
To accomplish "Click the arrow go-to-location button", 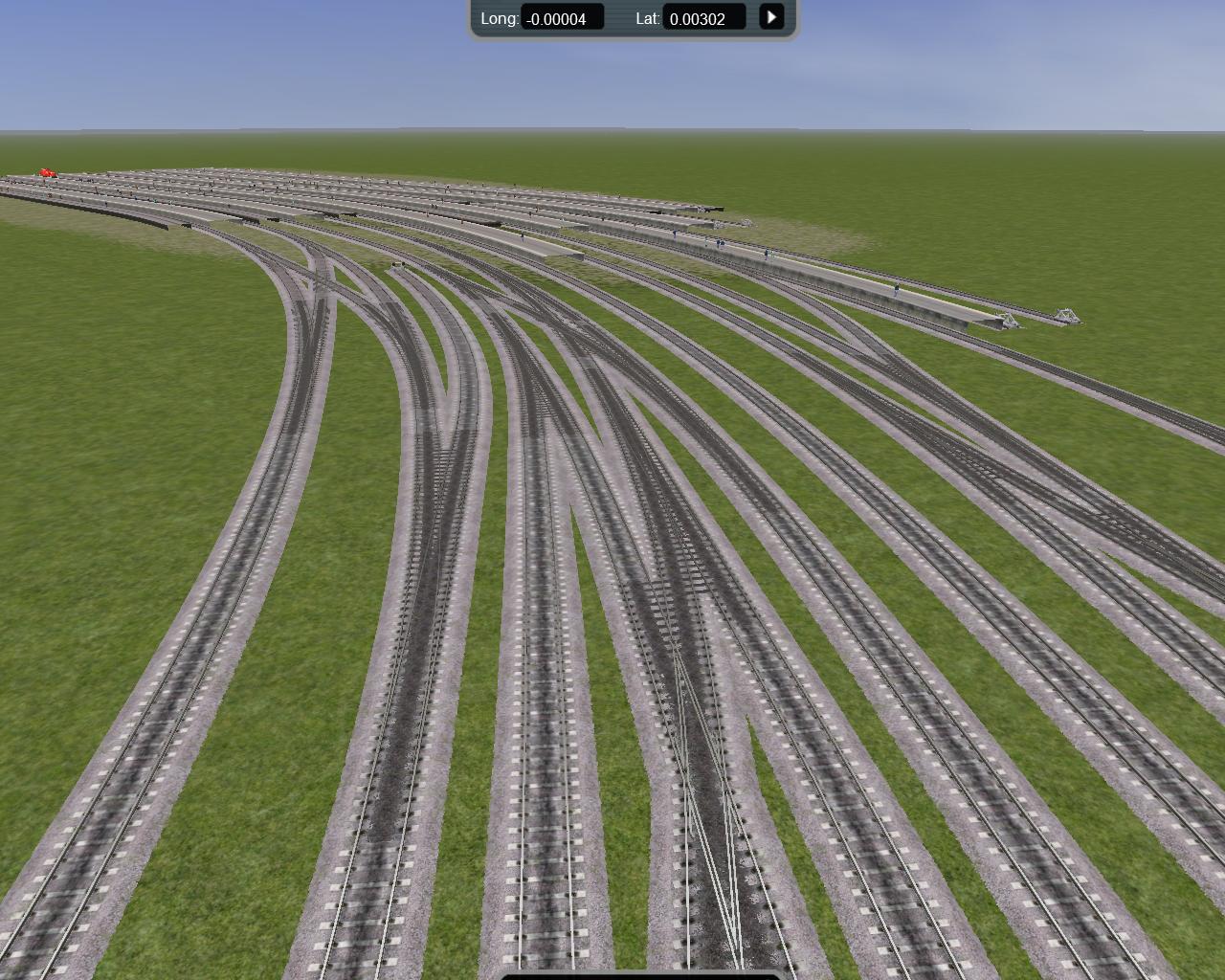I will click(x=771, y=17).
